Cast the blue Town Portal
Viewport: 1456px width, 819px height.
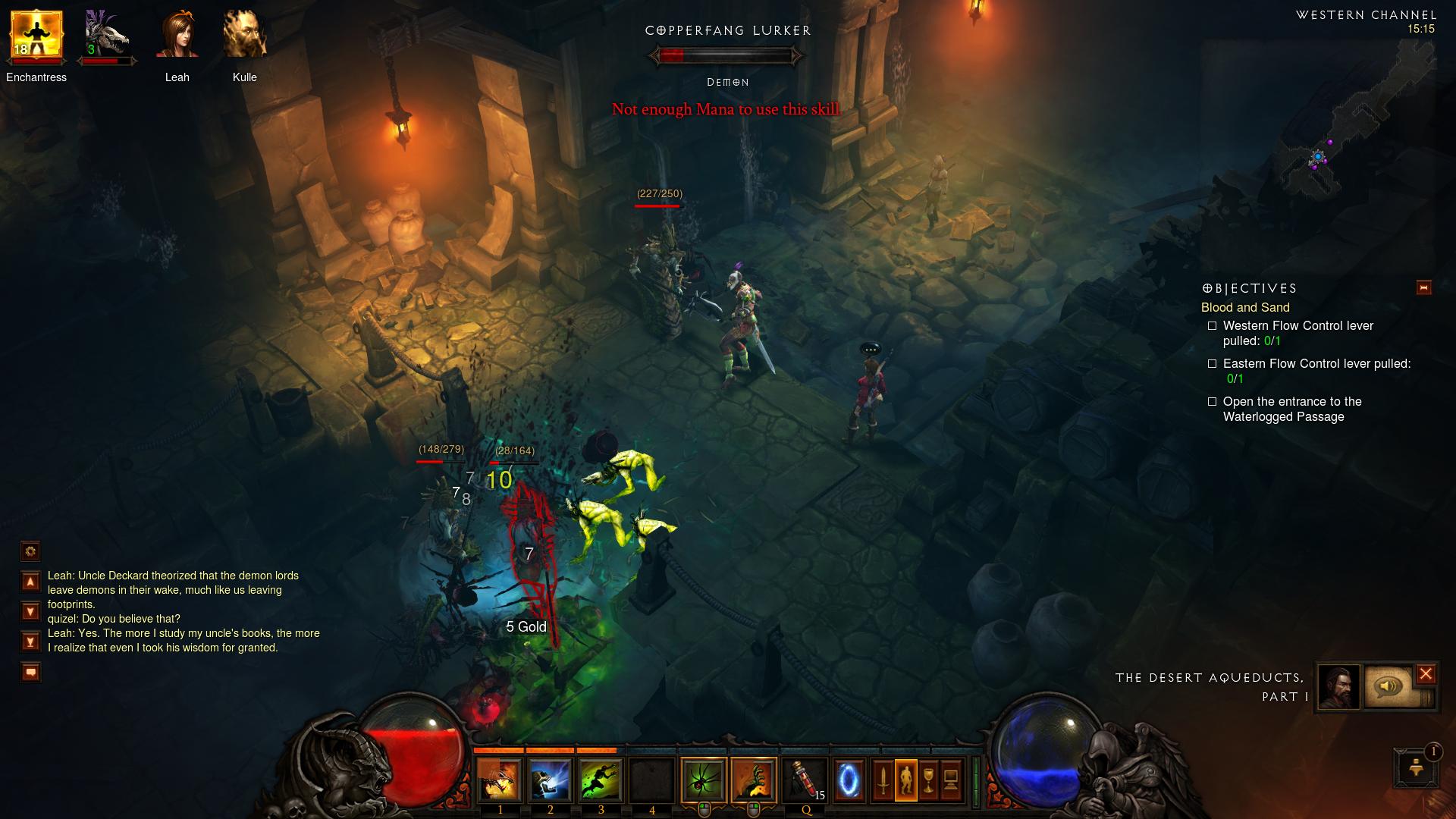click(x=849, y=780)
